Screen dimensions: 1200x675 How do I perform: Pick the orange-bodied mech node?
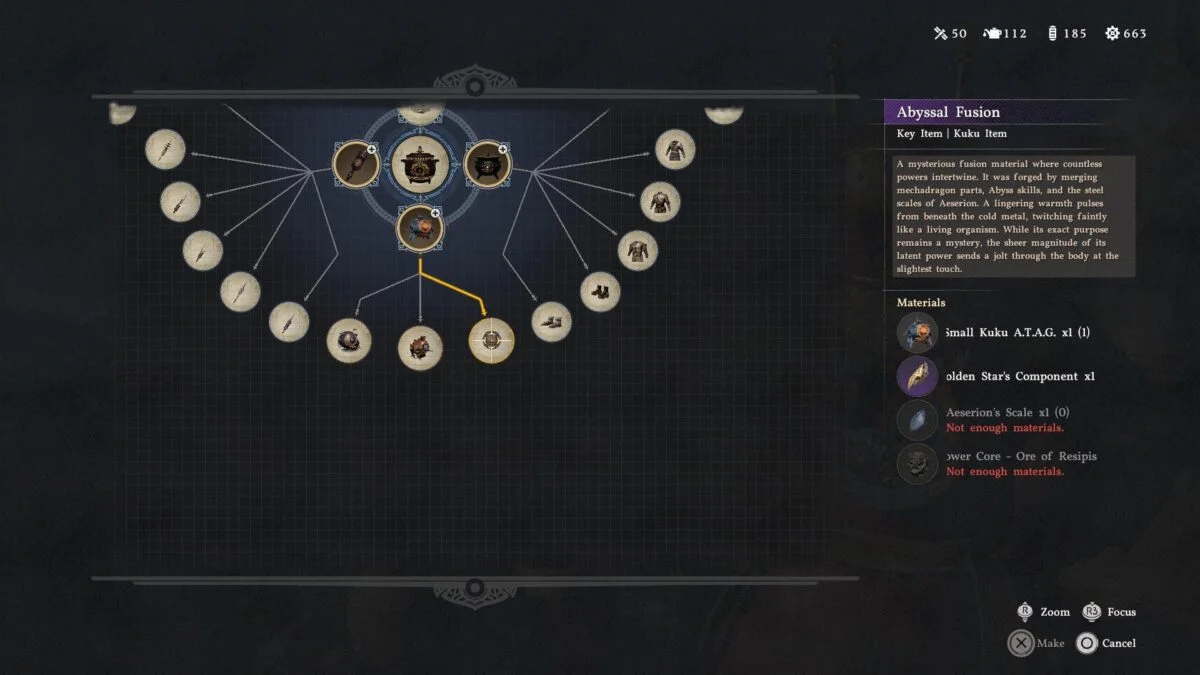420,348
